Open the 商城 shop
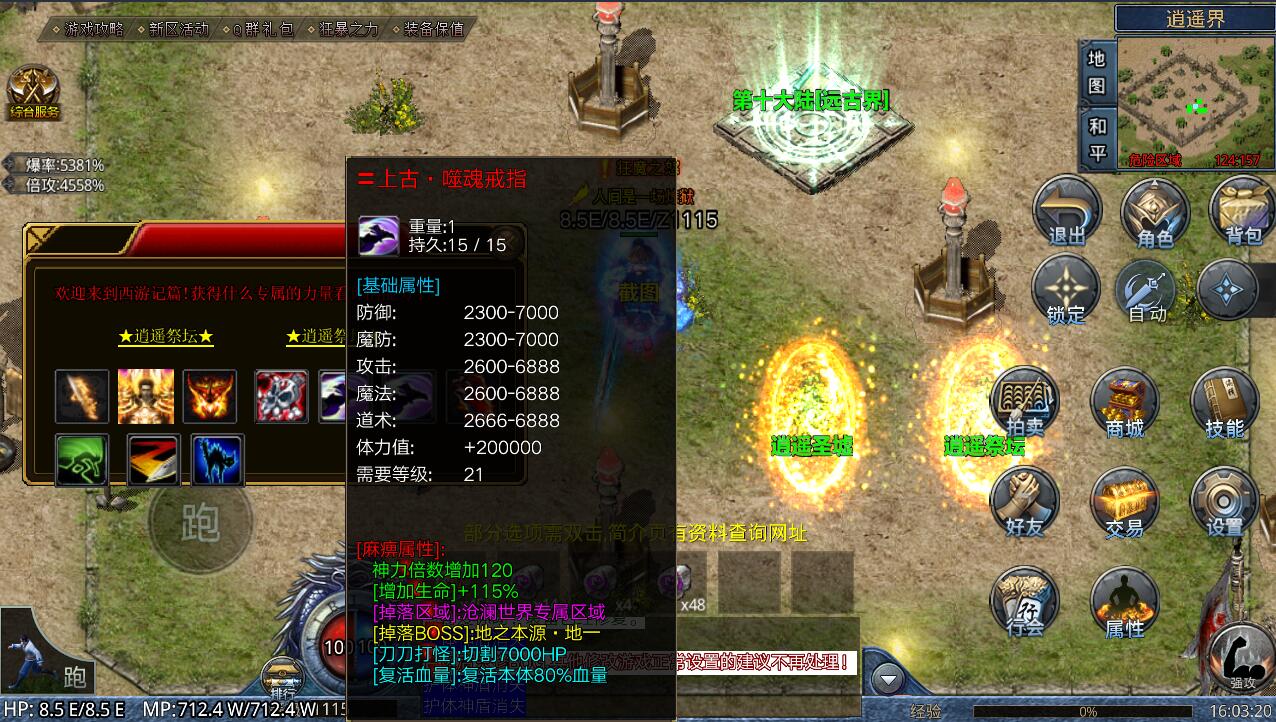Screen dimensions: 1276x722 pyautogui.click(x=1124, y=403)
